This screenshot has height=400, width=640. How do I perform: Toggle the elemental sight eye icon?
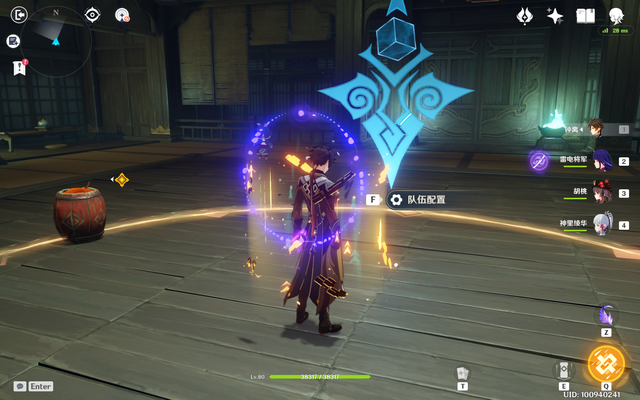pyautogui.click(x=92, y=14)
